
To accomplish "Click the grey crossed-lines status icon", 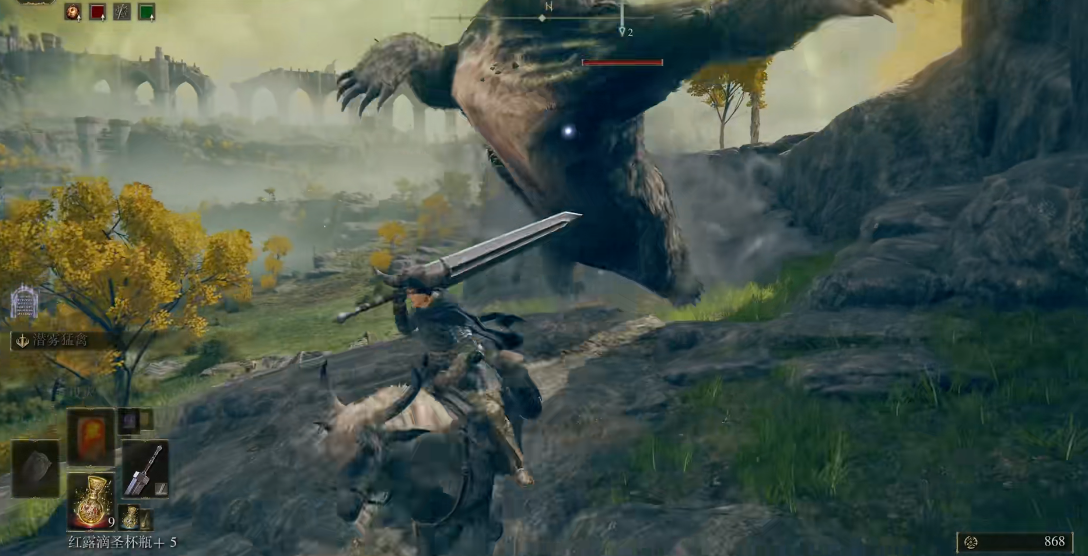I will click(x=122, y=12).
